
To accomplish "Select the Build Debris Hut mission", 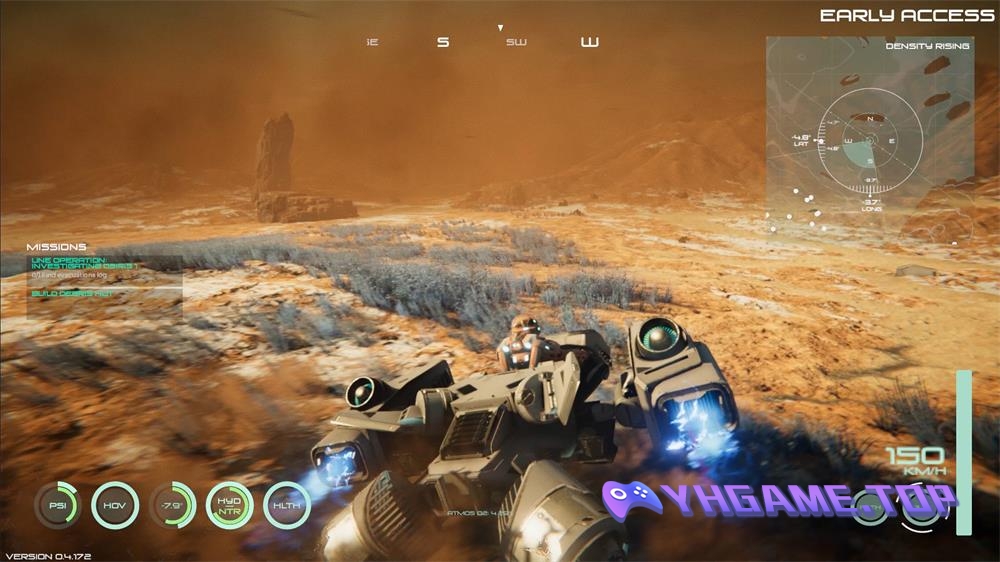I will 72,293.
